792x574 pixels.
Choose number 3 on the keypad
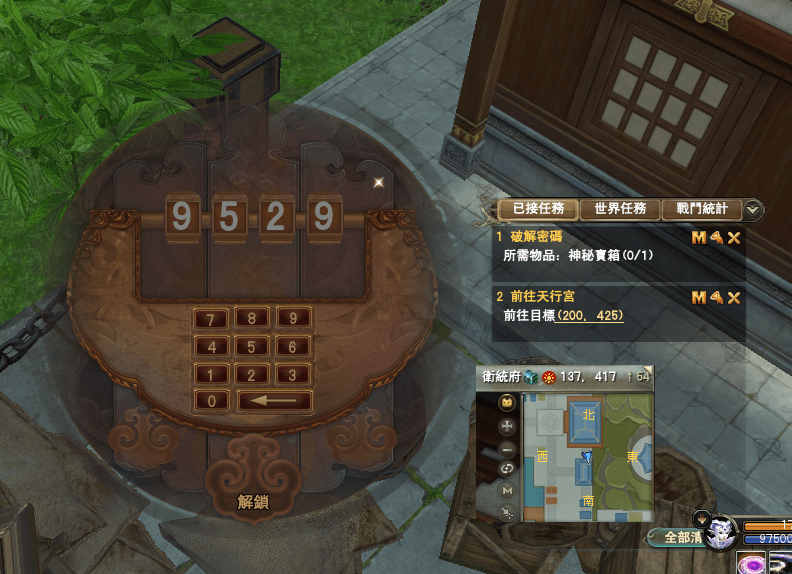pyautogui.click(x=293, y=375)
